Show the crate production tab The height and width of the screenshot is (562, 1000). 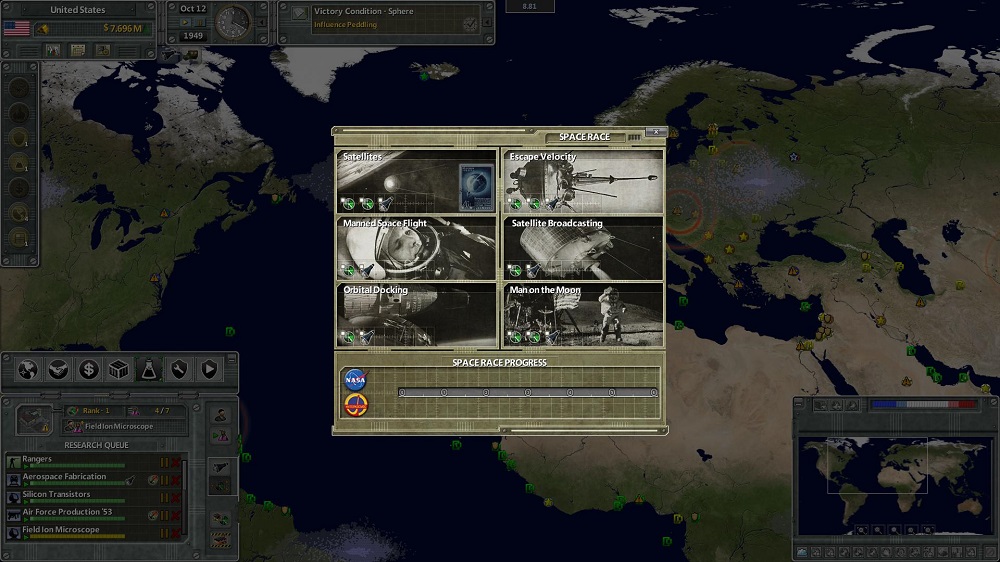(x=118, y=370)
